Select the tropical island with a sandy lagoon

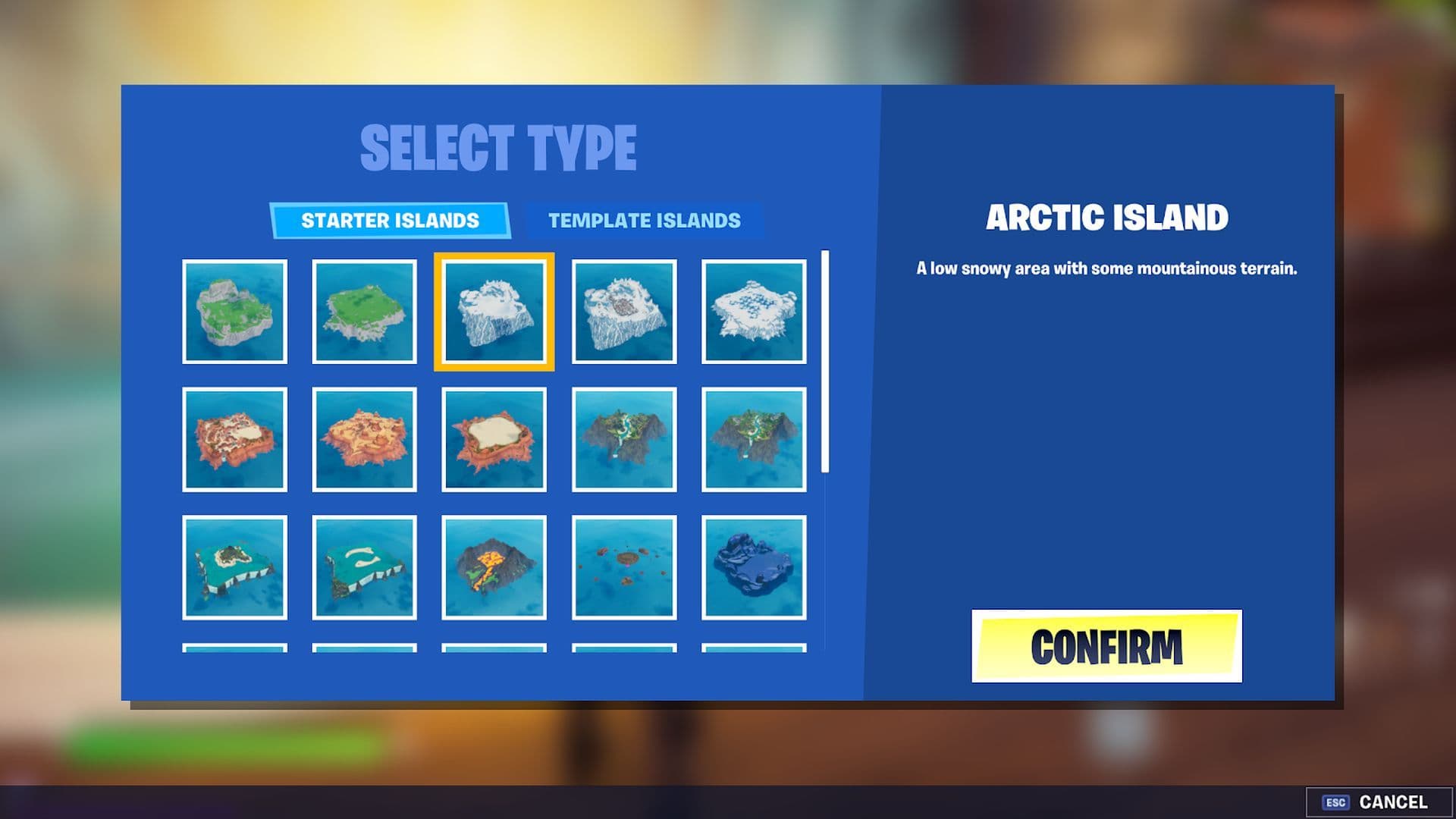pyautogui.click(x=235, y=567)
